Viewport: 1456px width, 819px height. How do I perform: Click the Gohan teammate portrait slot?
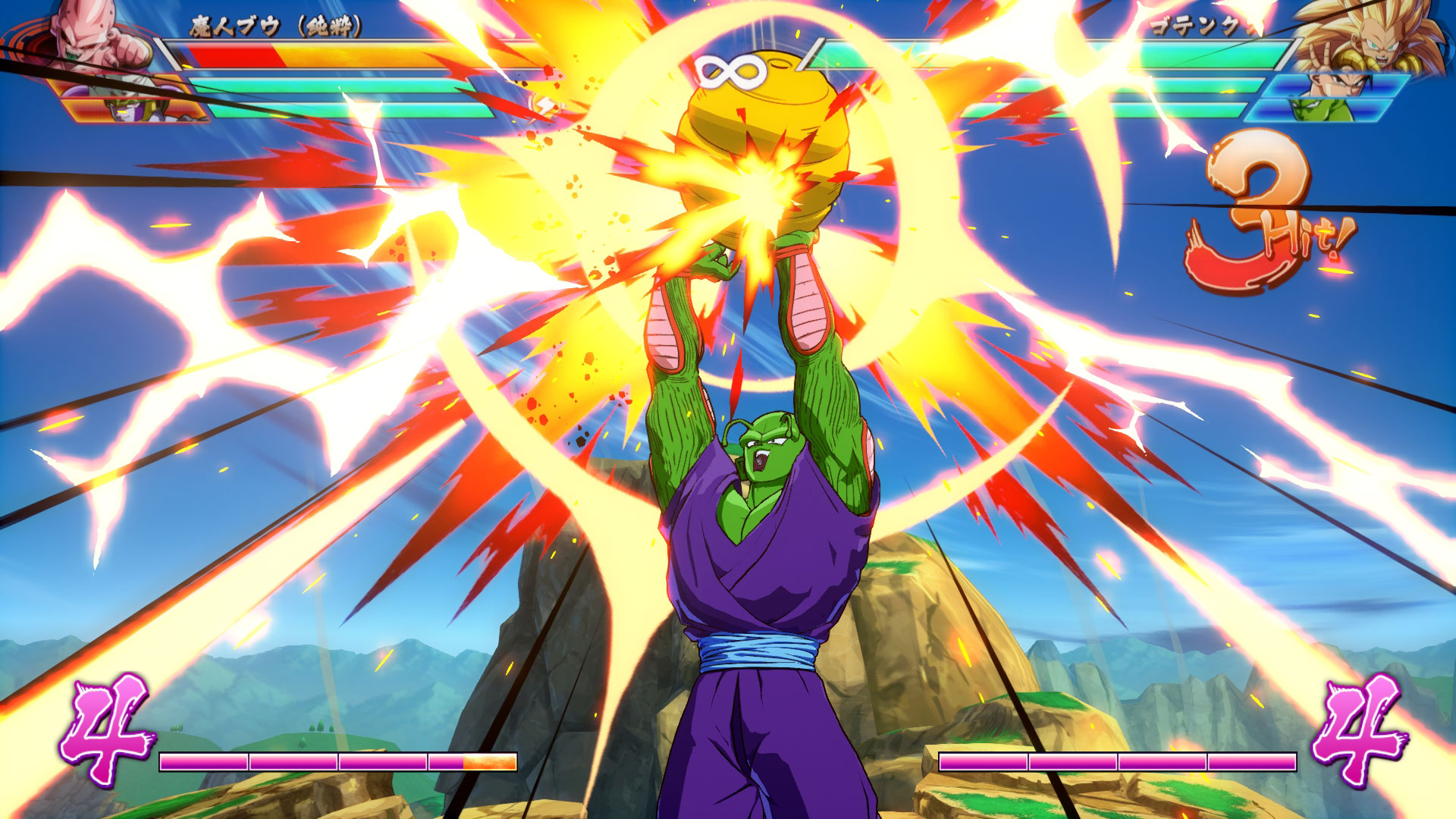pos(1335,86)
